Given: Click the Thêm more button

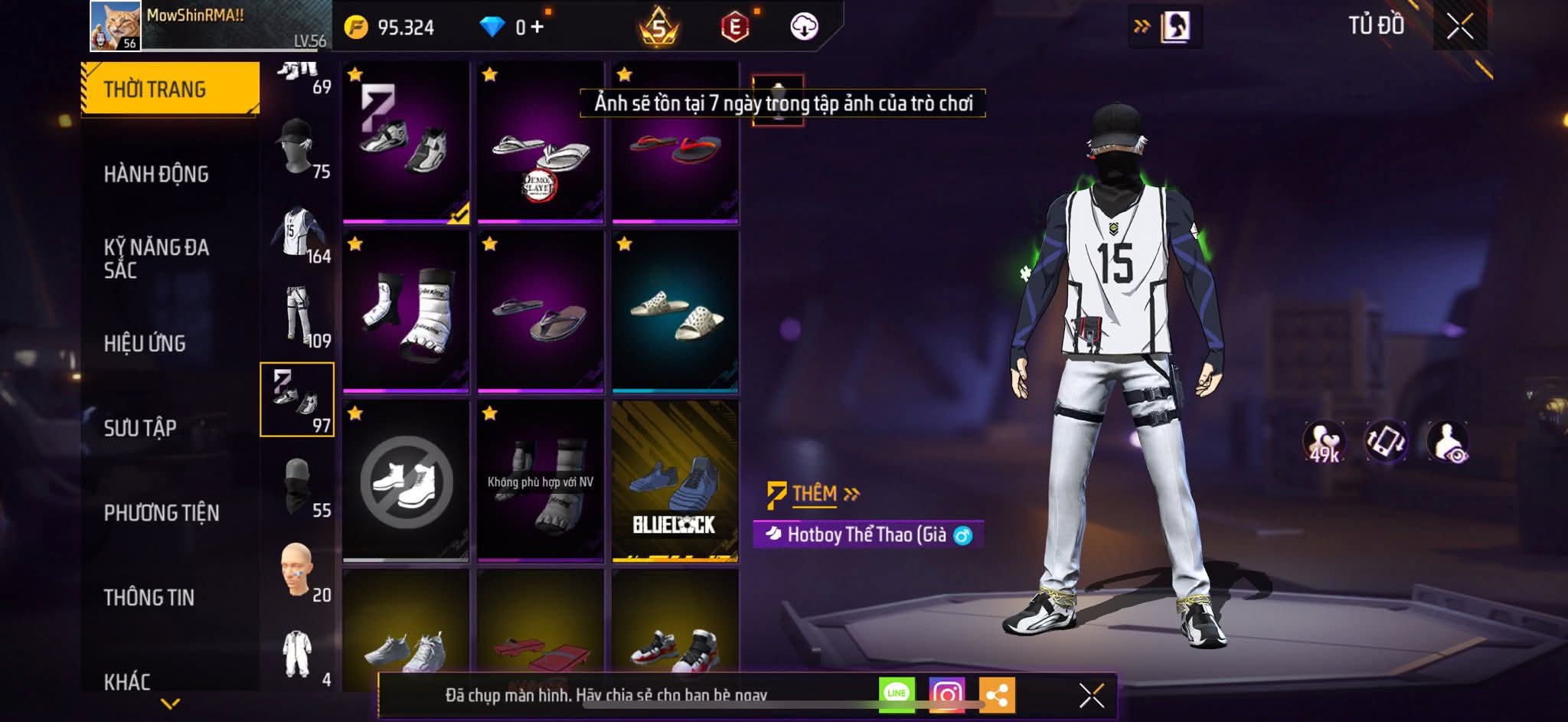Looking at the screenshot, I should point(815,494).
